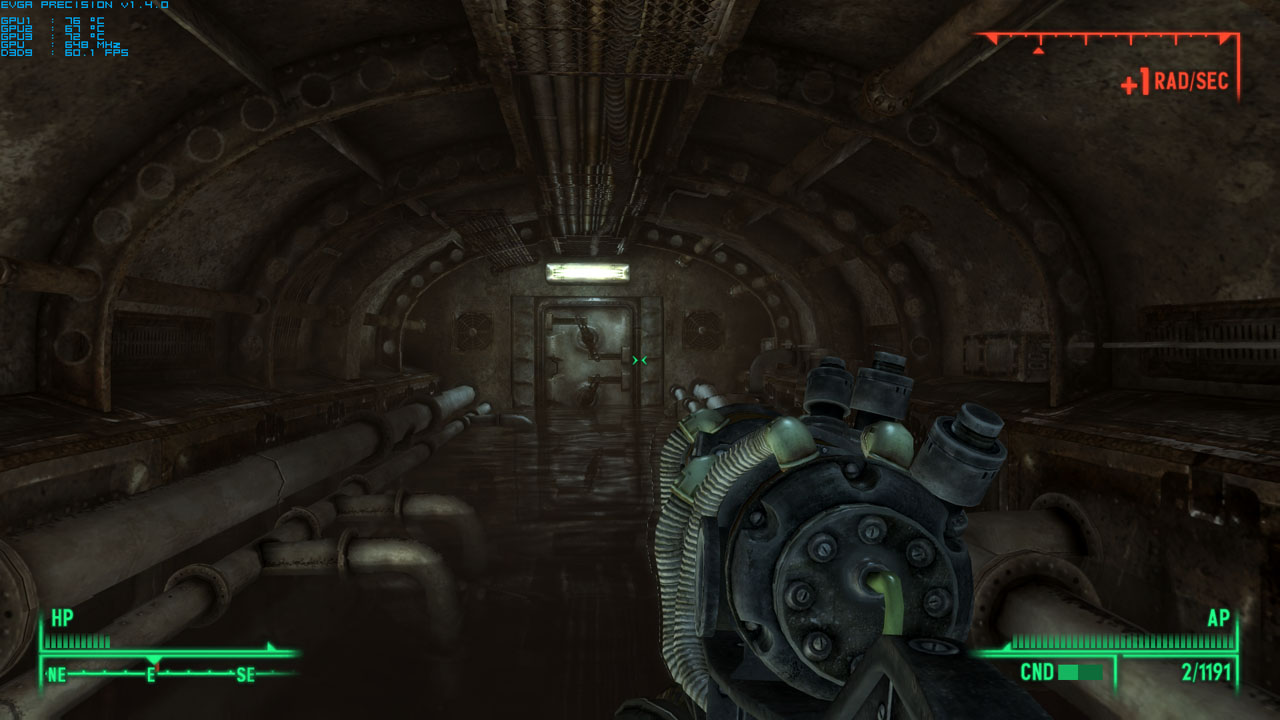Click the green crosshair reticle
The image size is (1280, 720).
click(640, 361)
